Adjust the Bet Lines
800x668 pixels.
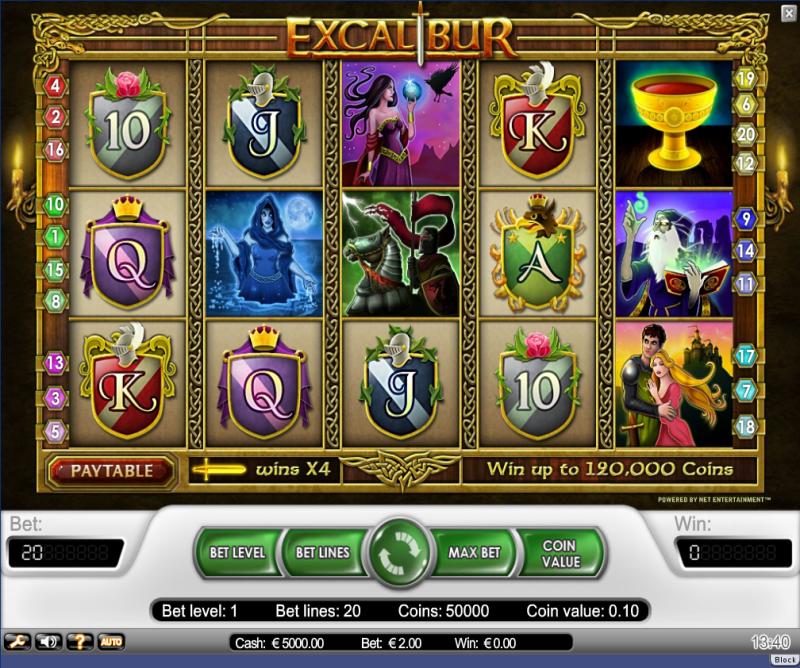pyautogui.click(x=322, y=552)
